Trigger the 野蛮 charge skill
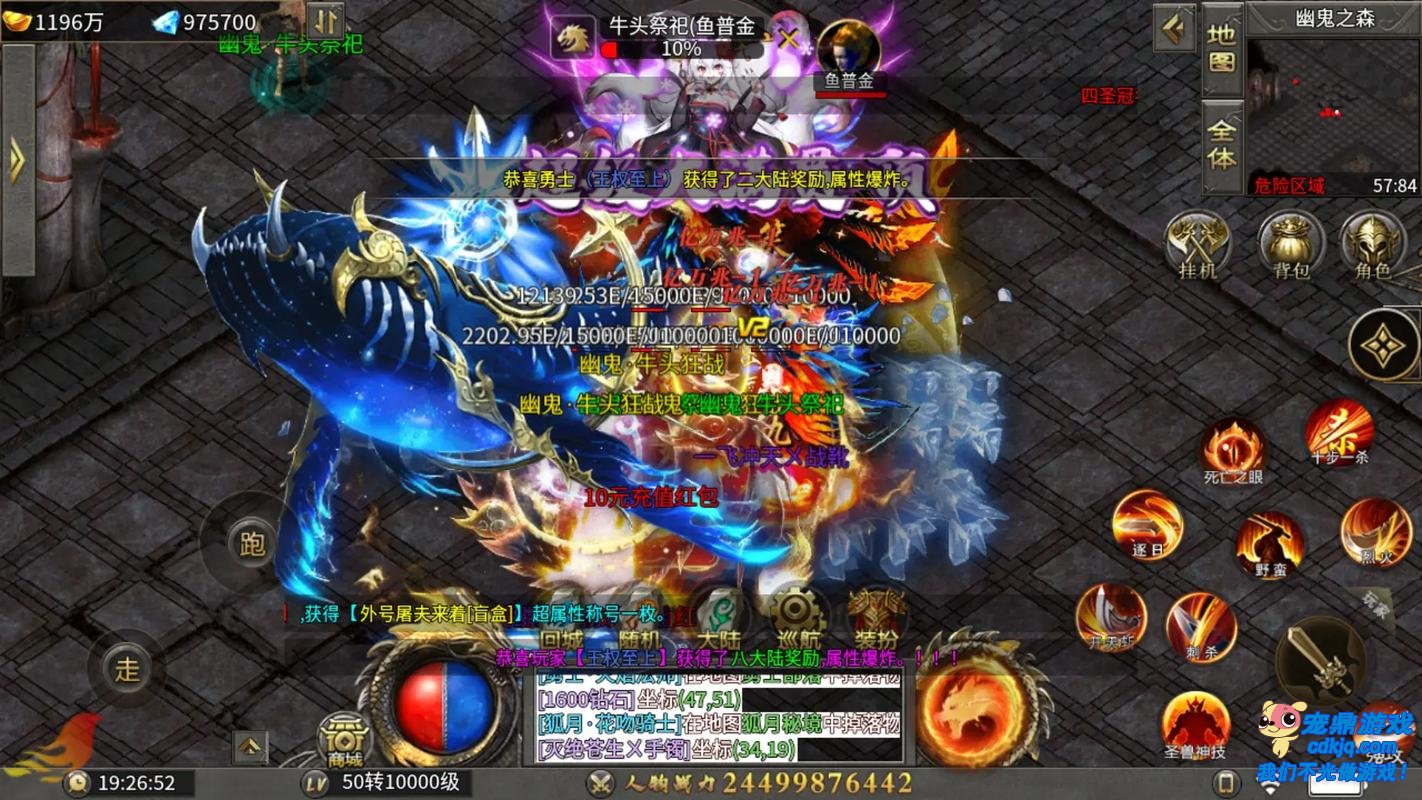 [1270, 543]
